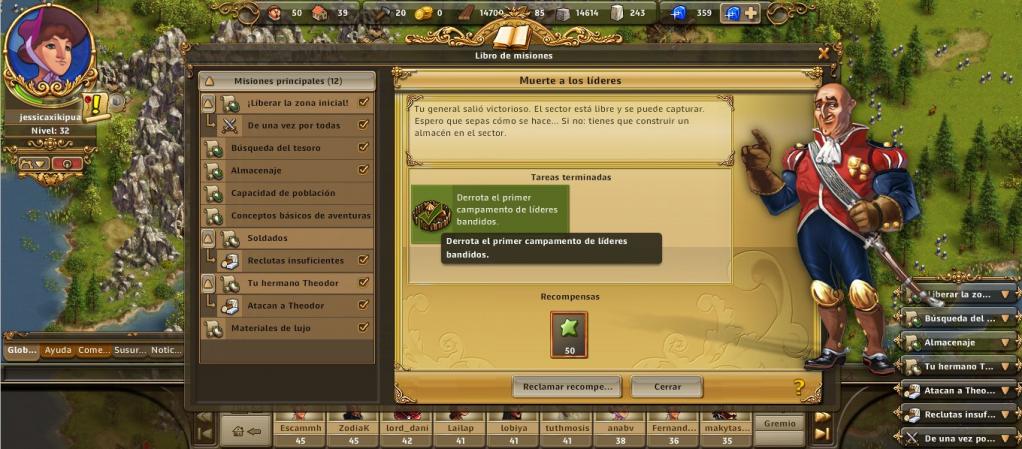Screen dimensions: 1022x449
Task: Open the yellow question mark help
Action: [x=799, y=387]
